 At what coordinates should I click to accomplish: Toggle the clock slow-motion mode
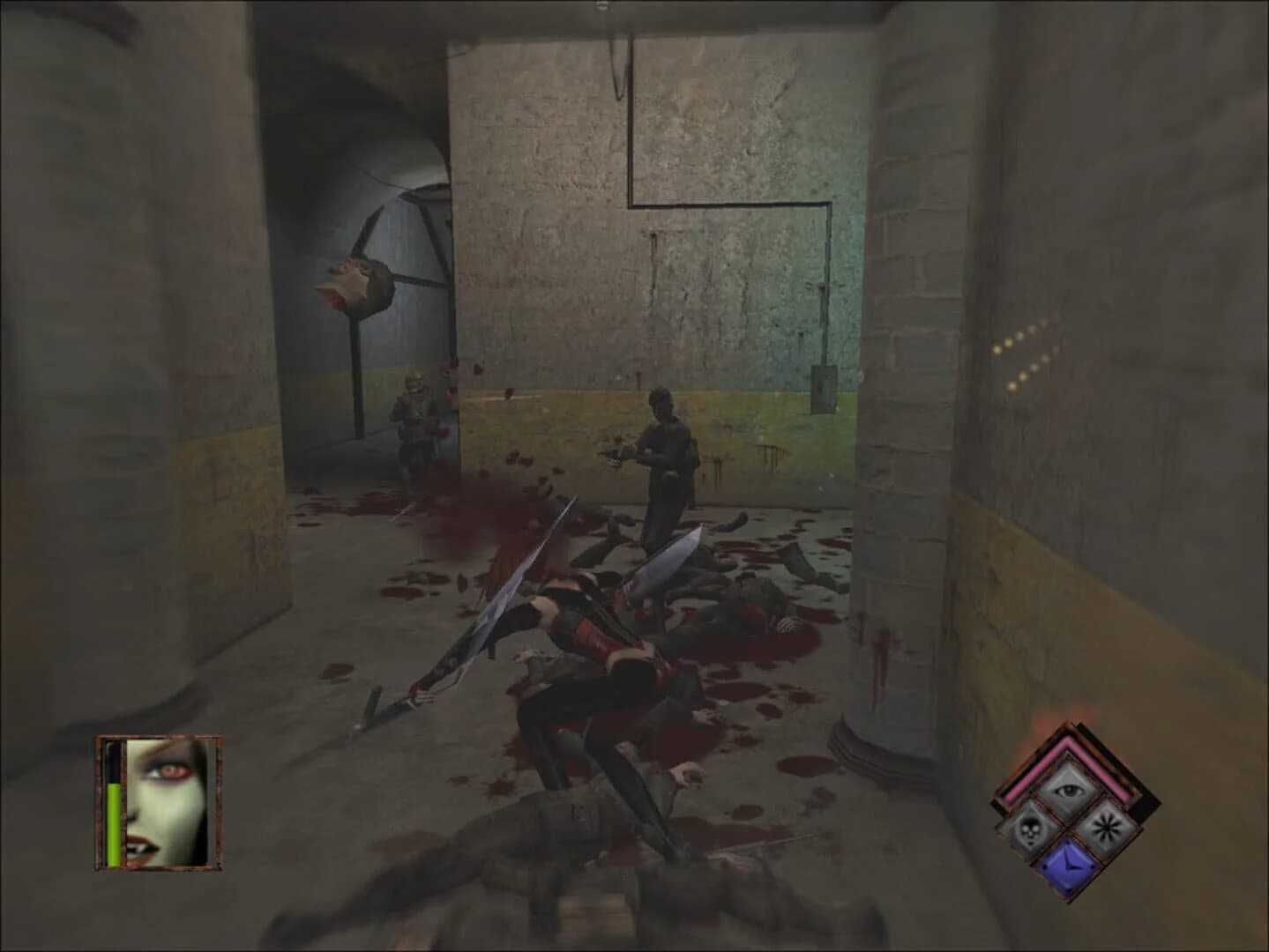click(1069, 865)
